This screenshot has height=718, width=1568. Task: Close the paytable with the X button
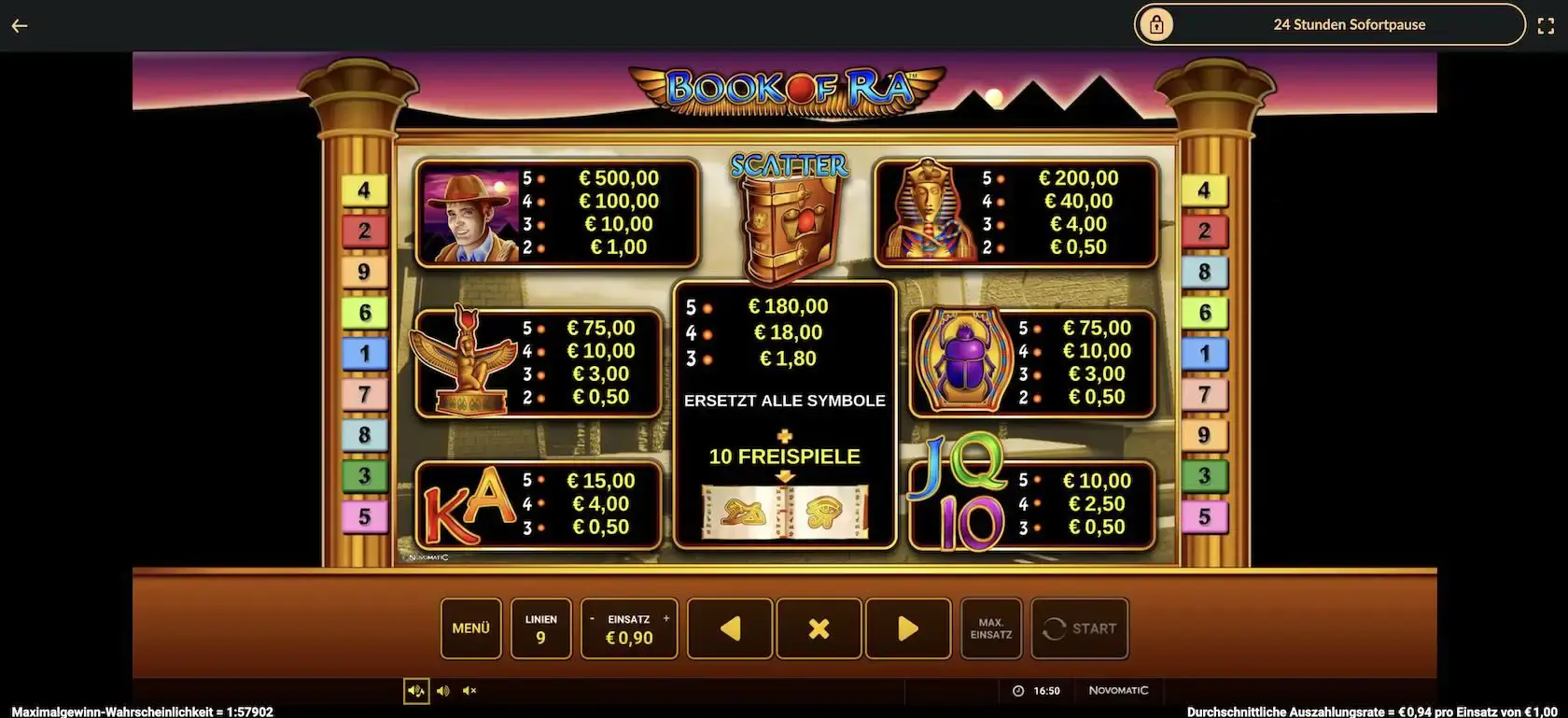tap(819, 628)
